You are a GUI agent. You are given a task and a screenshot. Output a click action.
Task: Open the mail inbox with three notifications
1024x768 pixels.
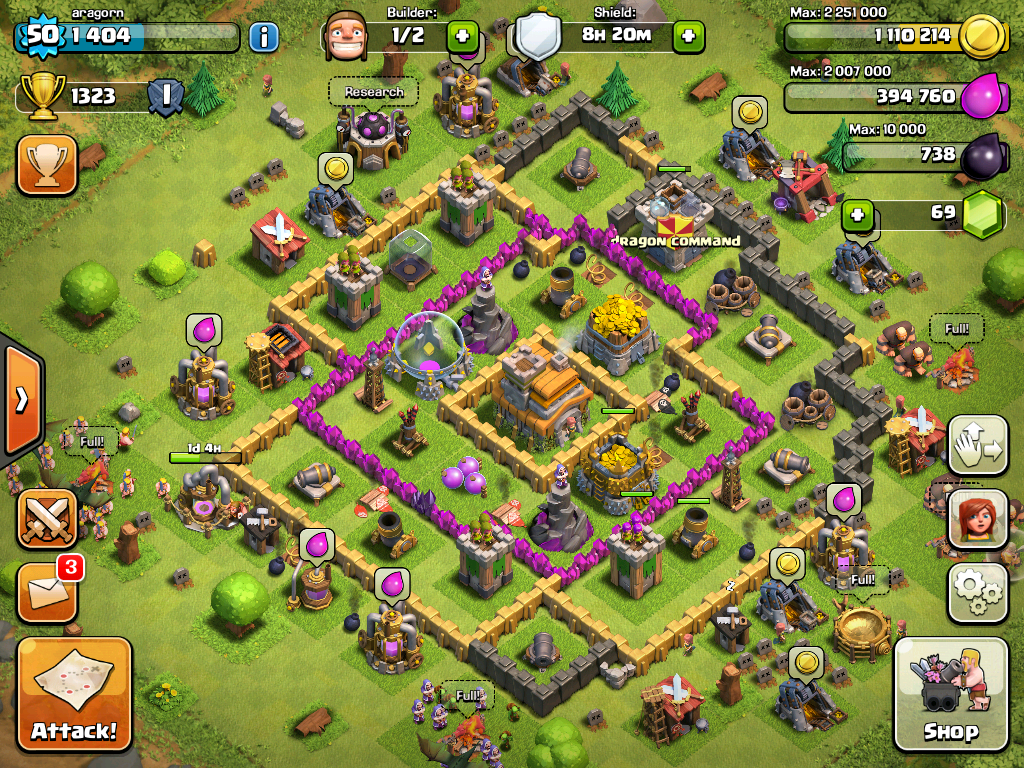(x=47, y=592)
